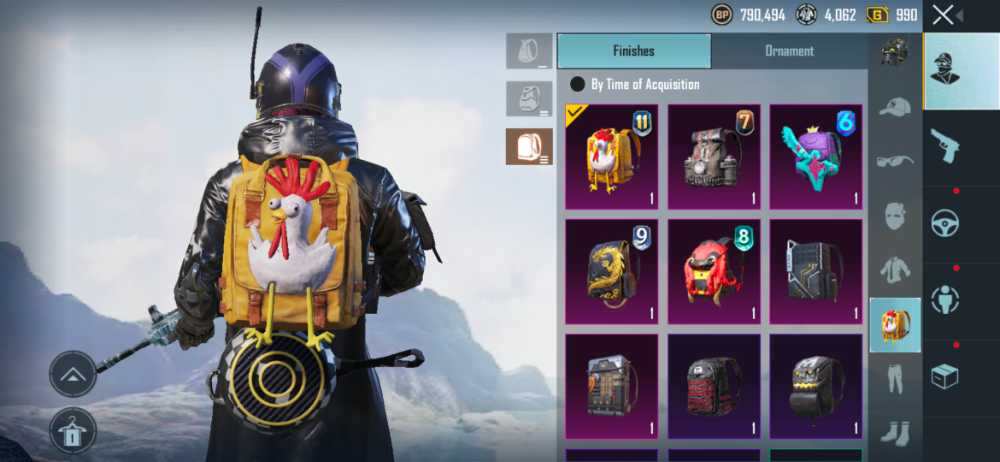Open the glasses category in the sidebar

point(895,161)
